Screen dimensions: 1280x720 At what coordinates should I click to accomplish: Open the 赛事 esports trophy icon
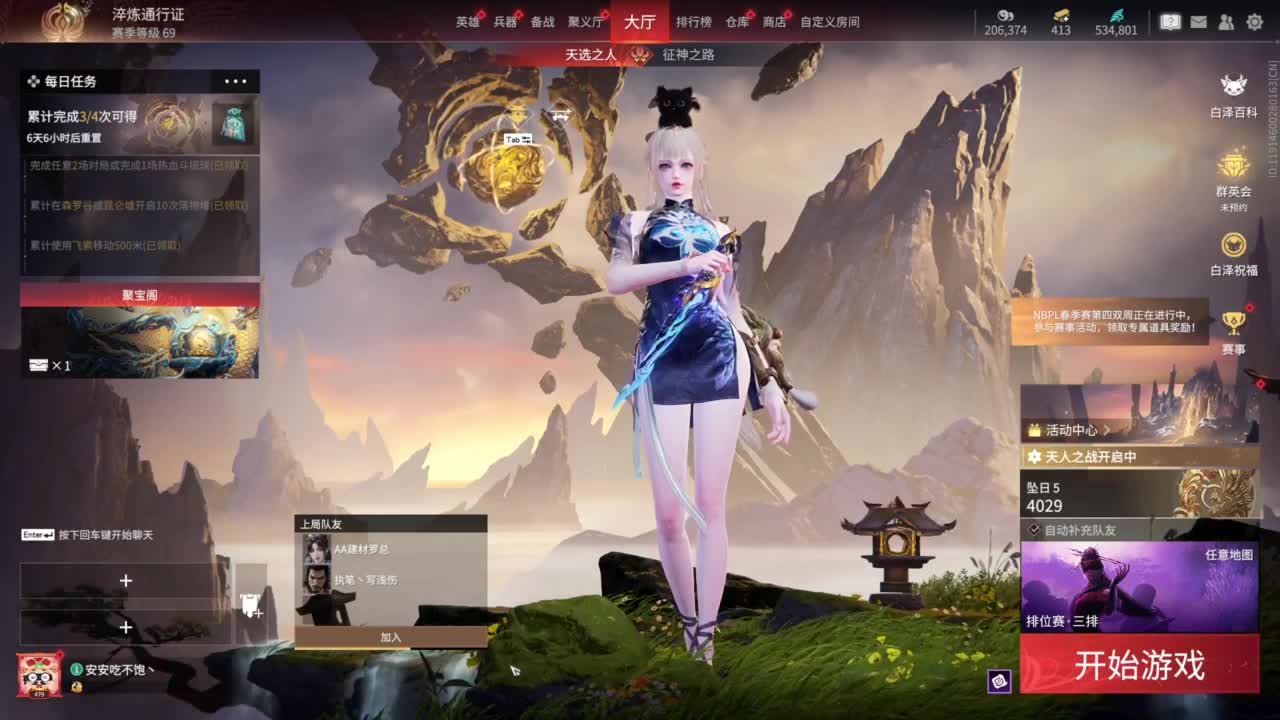[1235, 322]
